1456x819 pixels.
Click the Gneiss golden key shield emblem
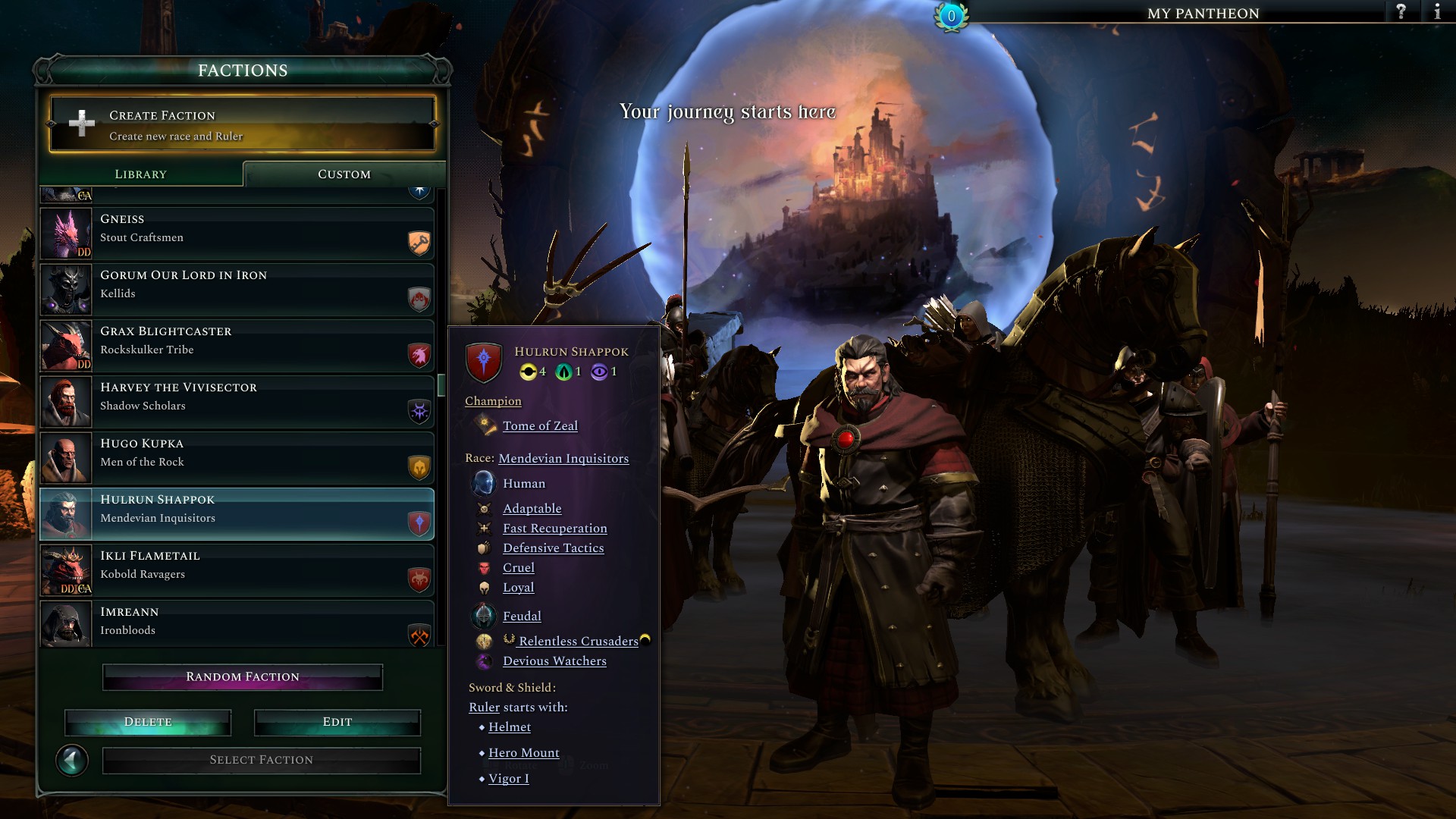click(x=418, y=244)
